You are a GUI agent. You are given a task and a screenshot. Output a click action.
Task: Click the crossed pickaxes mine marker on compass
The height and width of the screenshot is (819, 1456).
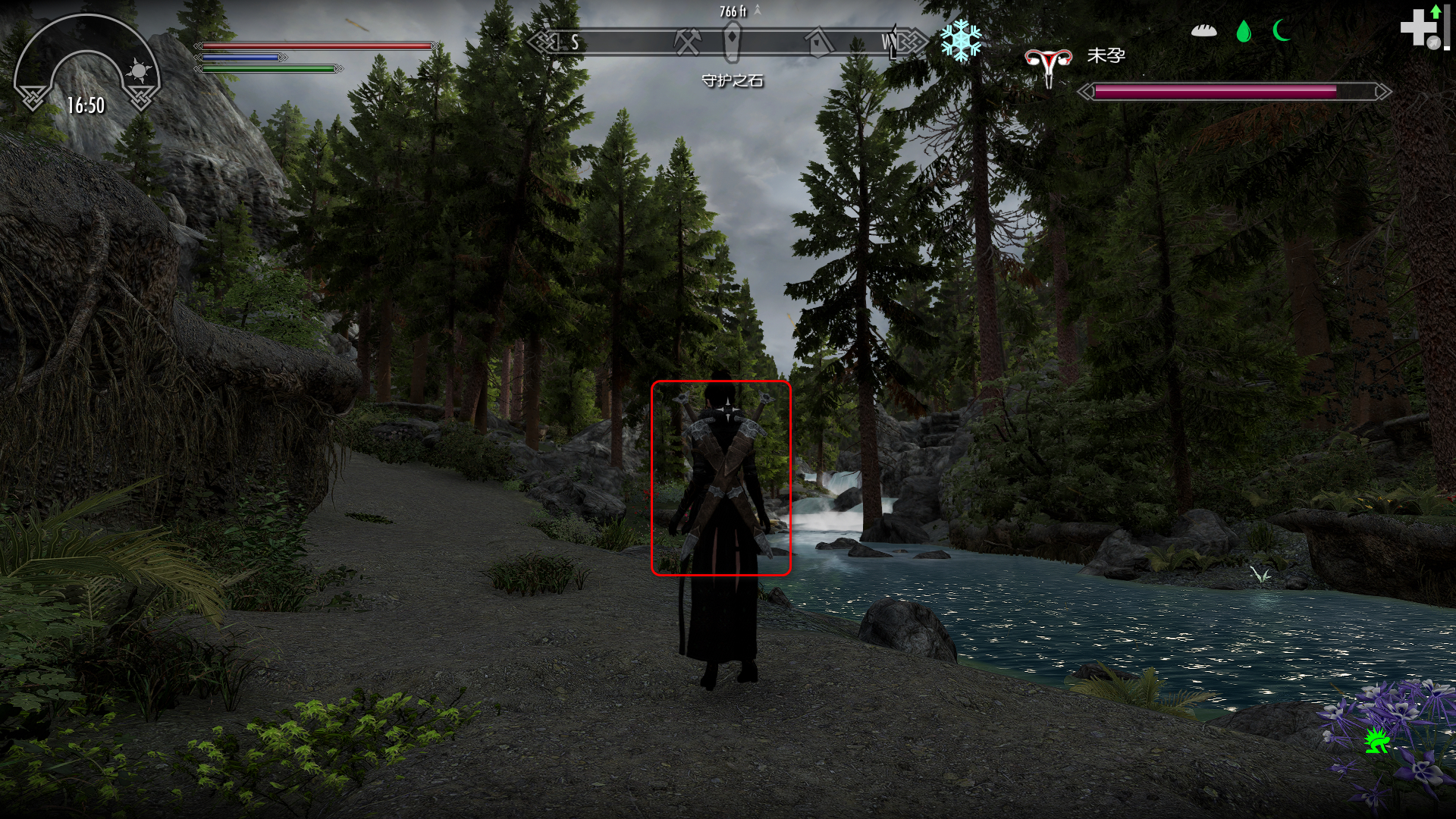(687, 42)
